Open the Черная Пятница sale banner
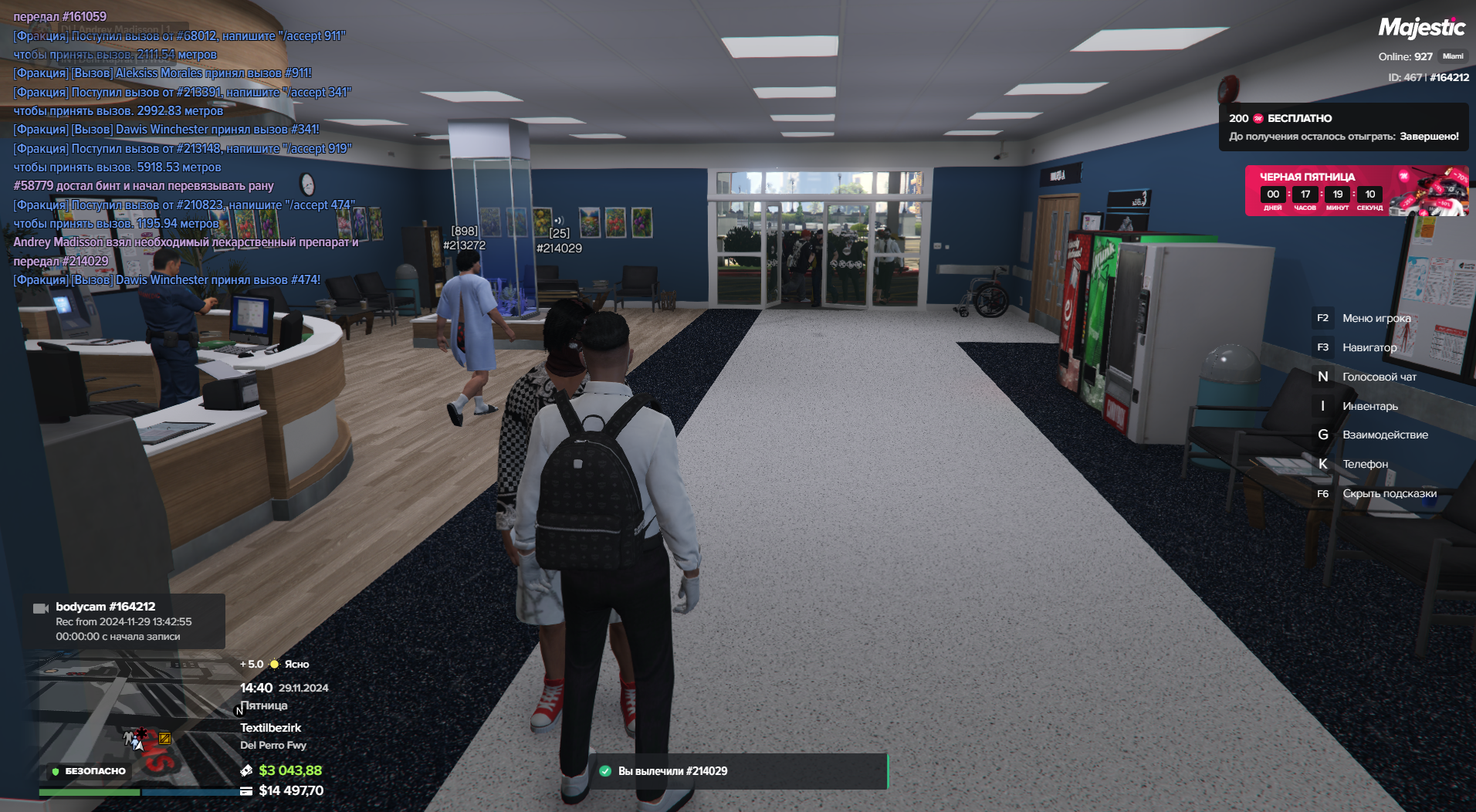The image size is (1476, 812). (1356, 191)
